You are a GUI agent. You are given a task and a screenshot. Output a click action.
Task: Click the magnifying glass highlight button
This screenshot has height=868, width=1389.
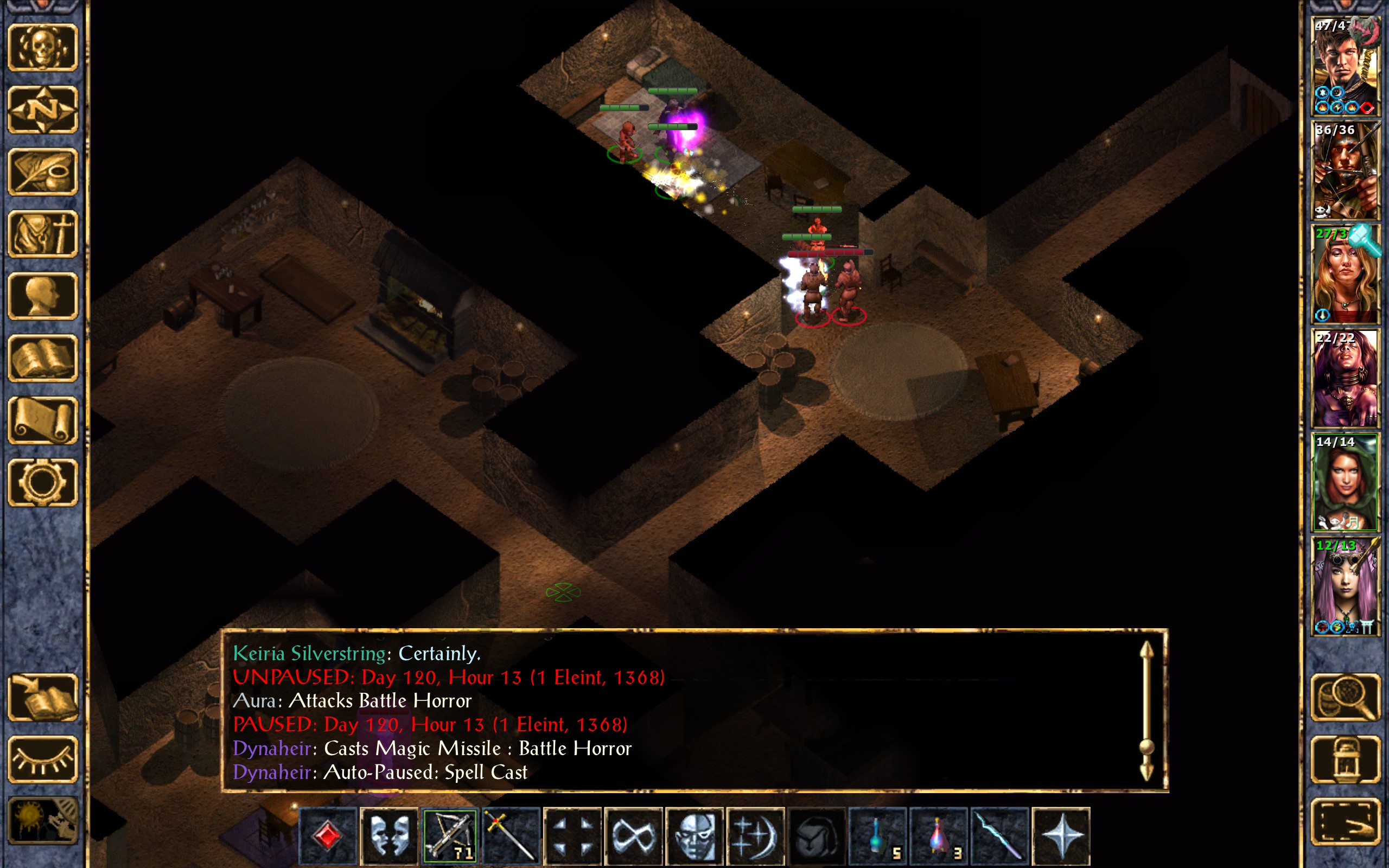pyautogui.click(x=1345, y=697)
